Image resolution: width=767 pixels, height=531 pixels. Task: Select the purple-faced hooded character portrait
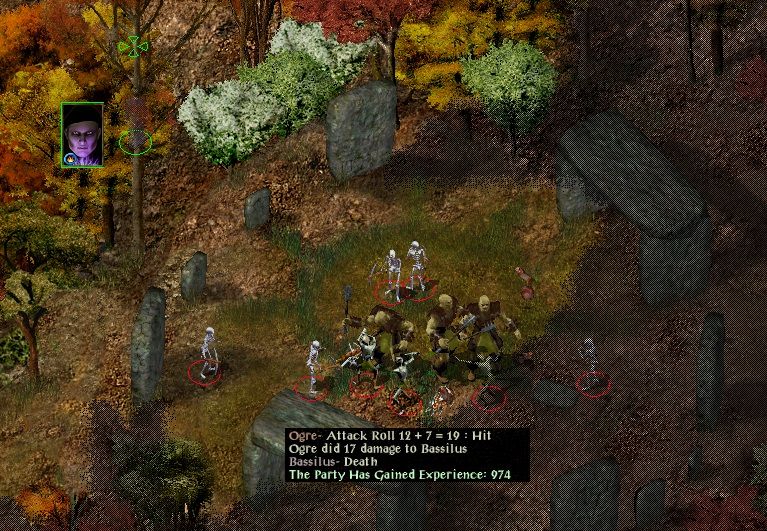tap(81, 134)
